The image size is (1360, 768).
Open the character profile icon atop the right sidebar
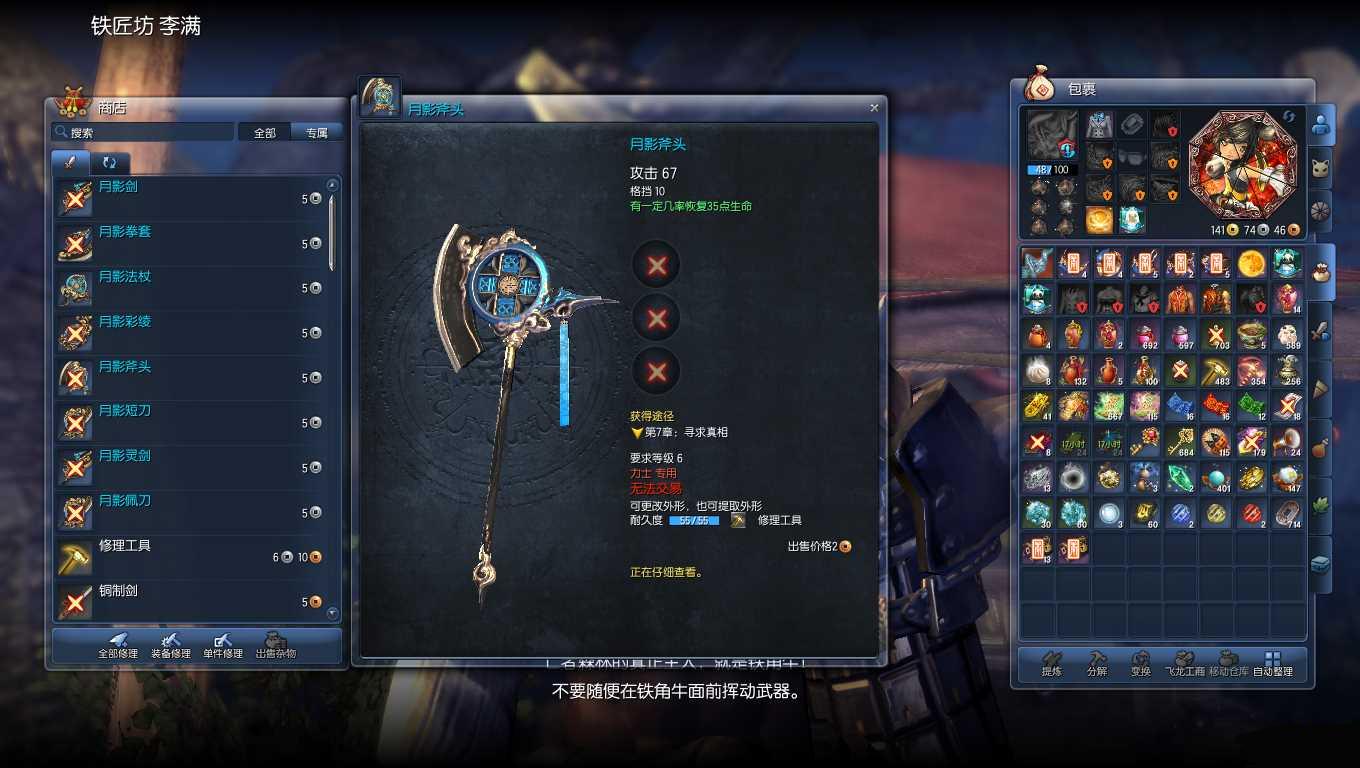(x=1322, y=122)
